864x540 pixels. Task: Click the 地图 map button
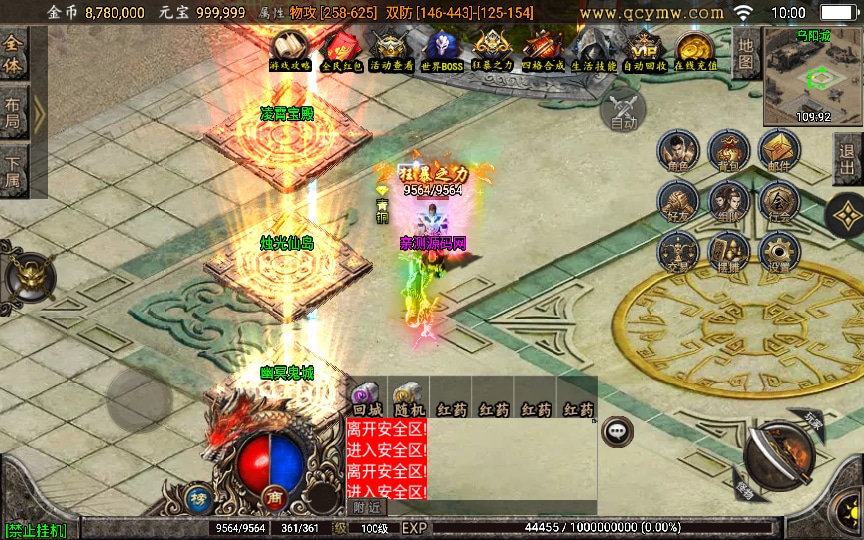click(x=746, y=53)
